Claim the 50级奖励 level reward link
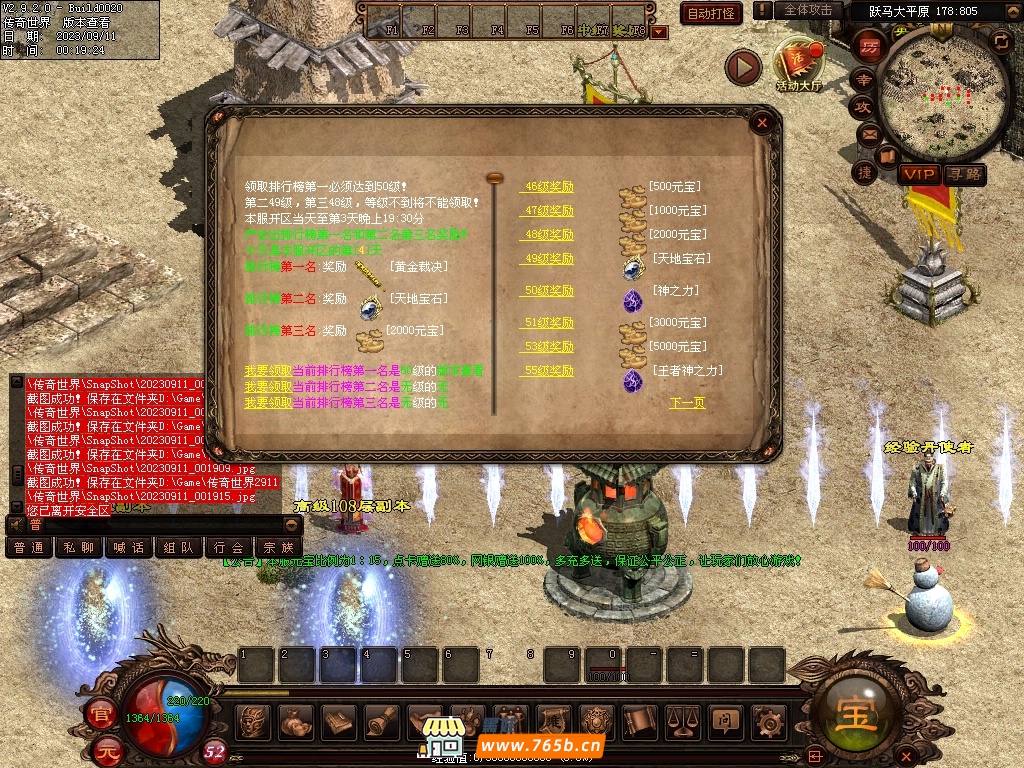This screenshot has height=768, width=1024. pyautogui.click(x=549, y=291)
